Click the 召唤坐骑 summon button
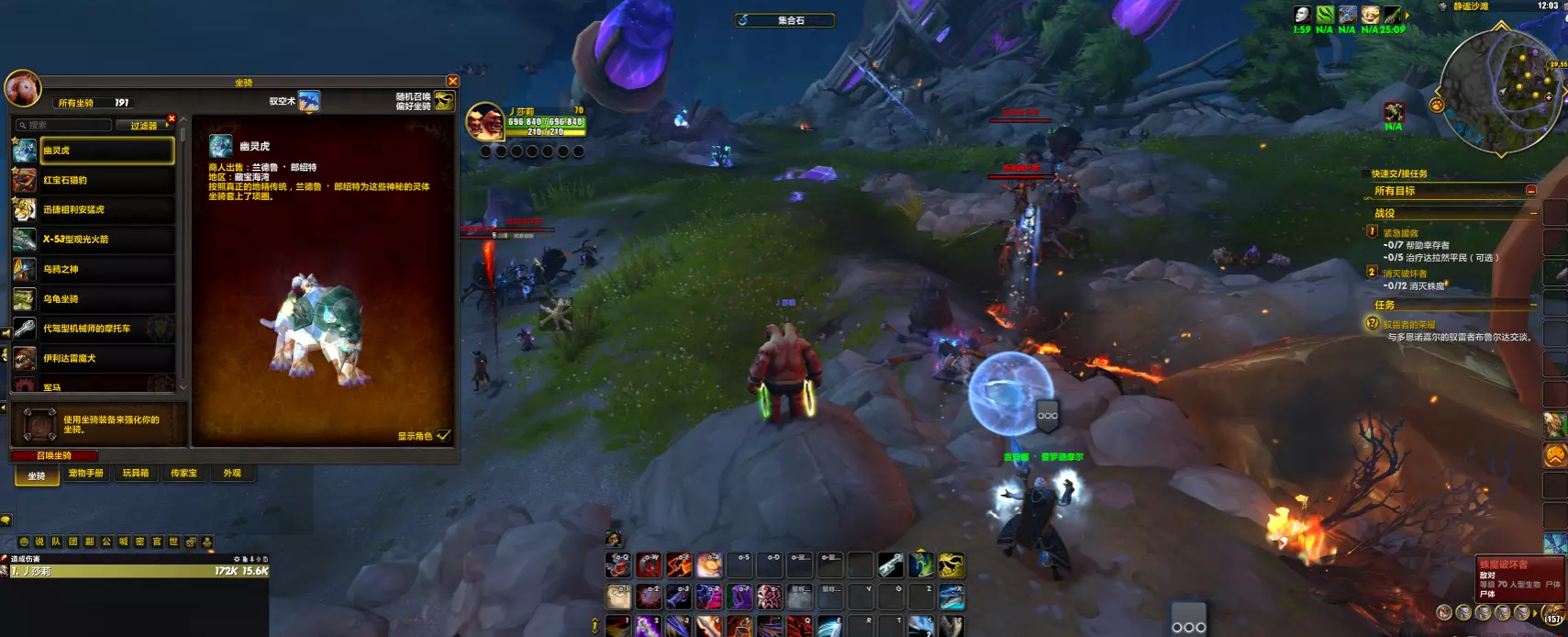Image resolution: width=1568 pixels, height=637 pixels. tap(54, 455)
